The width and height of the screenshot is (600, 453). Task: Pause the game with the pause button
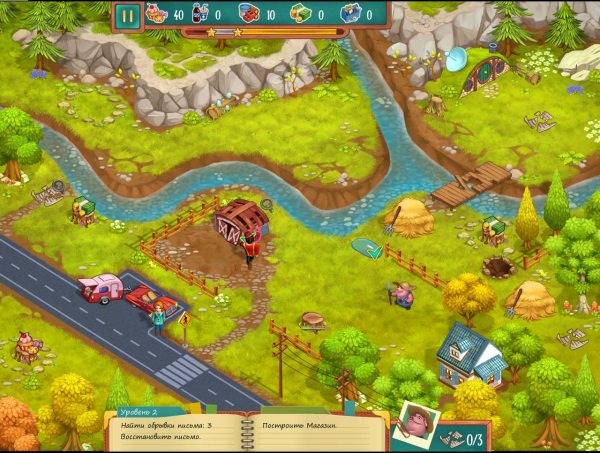(x=128, y=15)
